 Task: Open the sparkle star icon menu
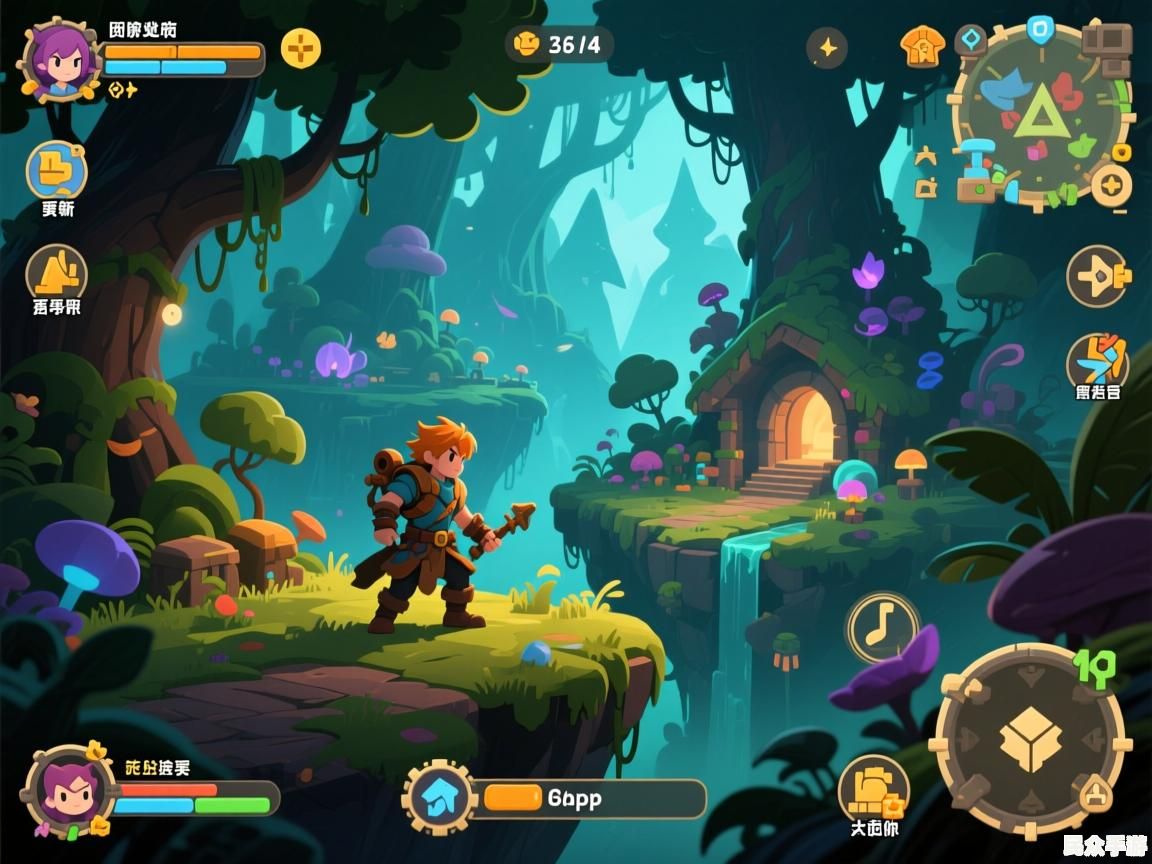click(827, 47)
